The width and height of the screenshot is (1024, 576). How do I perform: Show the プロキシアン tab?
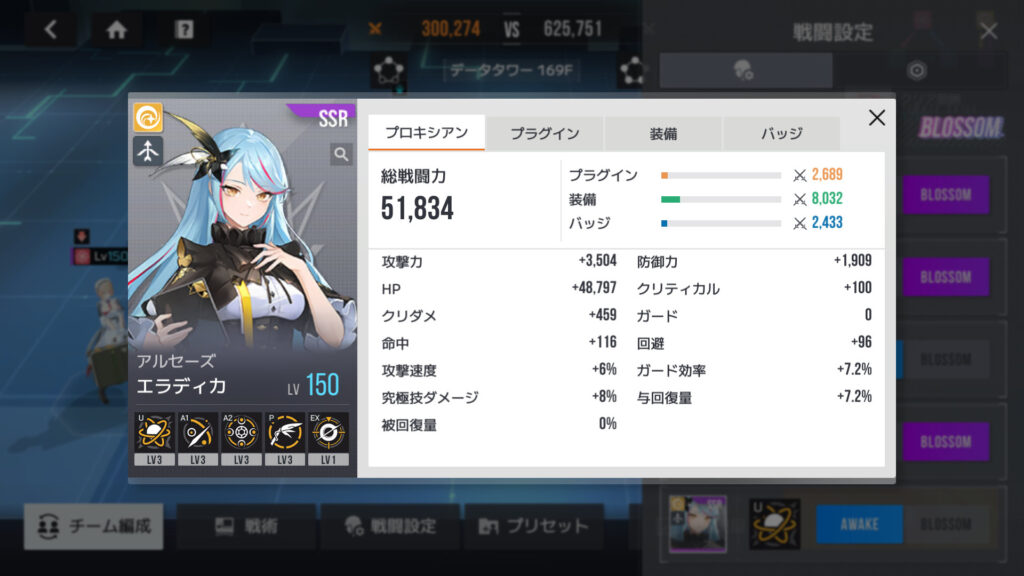[x=426, y=133]
